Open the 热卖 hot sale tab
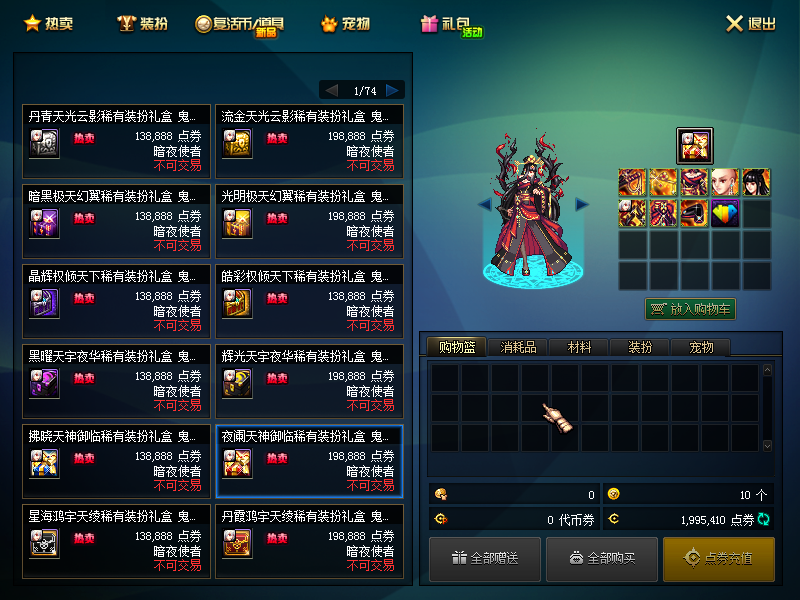The height and width of the screenshot is (600, 800). click(48, 23)
